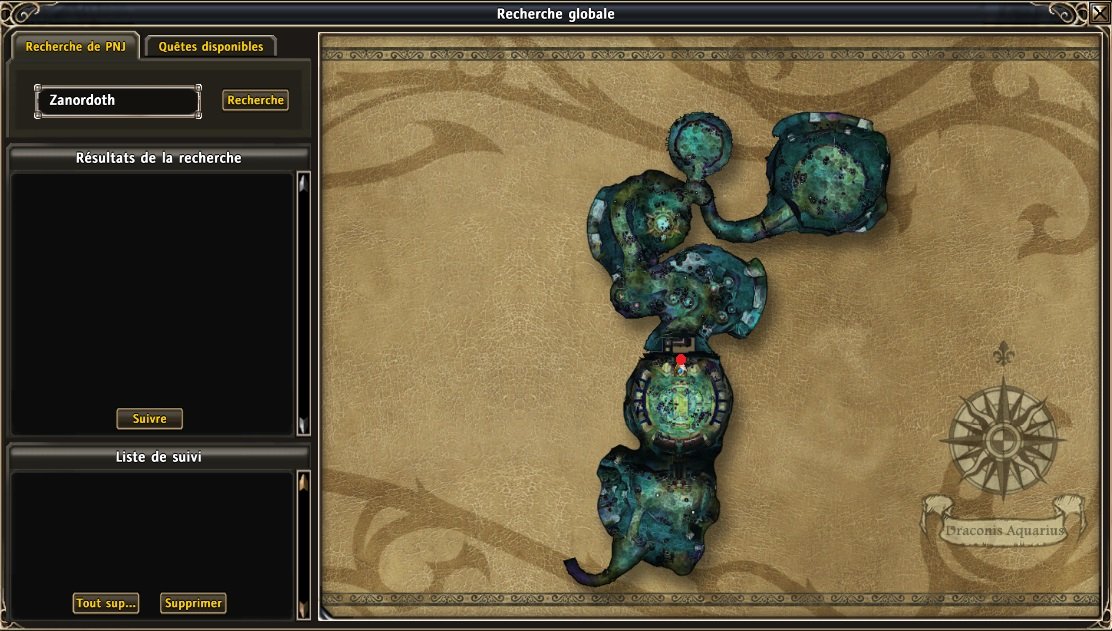
Task: Click the Supprimer button
Action: [x=193, y=603]
